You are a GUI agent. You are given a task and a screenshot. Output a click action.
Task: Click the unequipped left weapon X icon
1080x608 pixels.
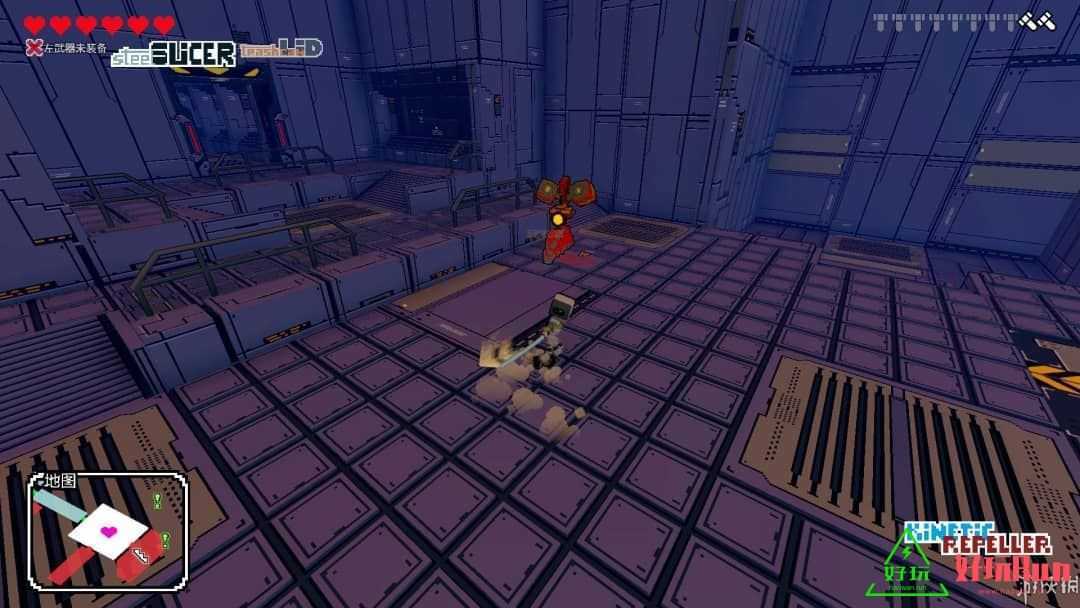[x=34, y=45]
